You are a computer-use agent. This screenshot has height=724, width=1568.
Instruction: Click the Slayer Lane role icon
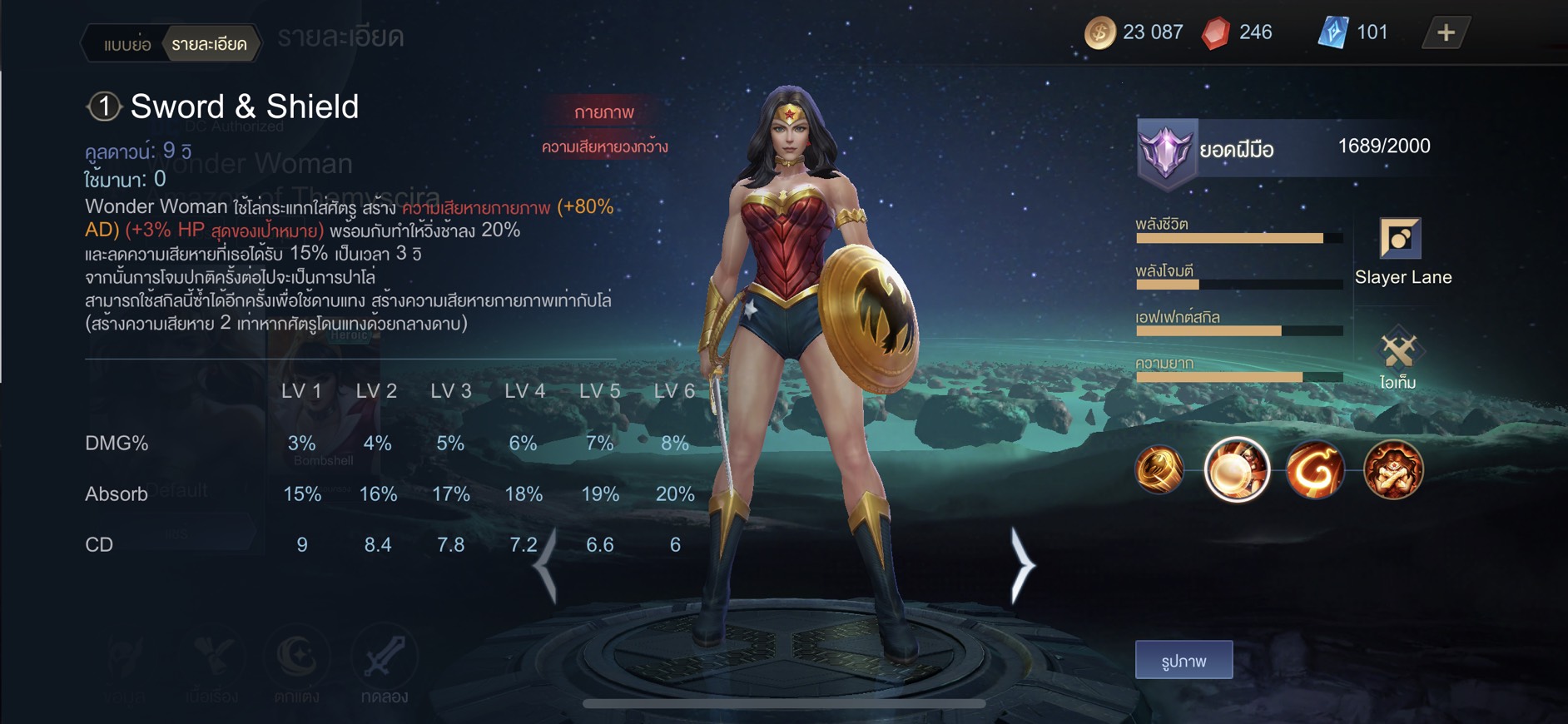click(1400, 239)
